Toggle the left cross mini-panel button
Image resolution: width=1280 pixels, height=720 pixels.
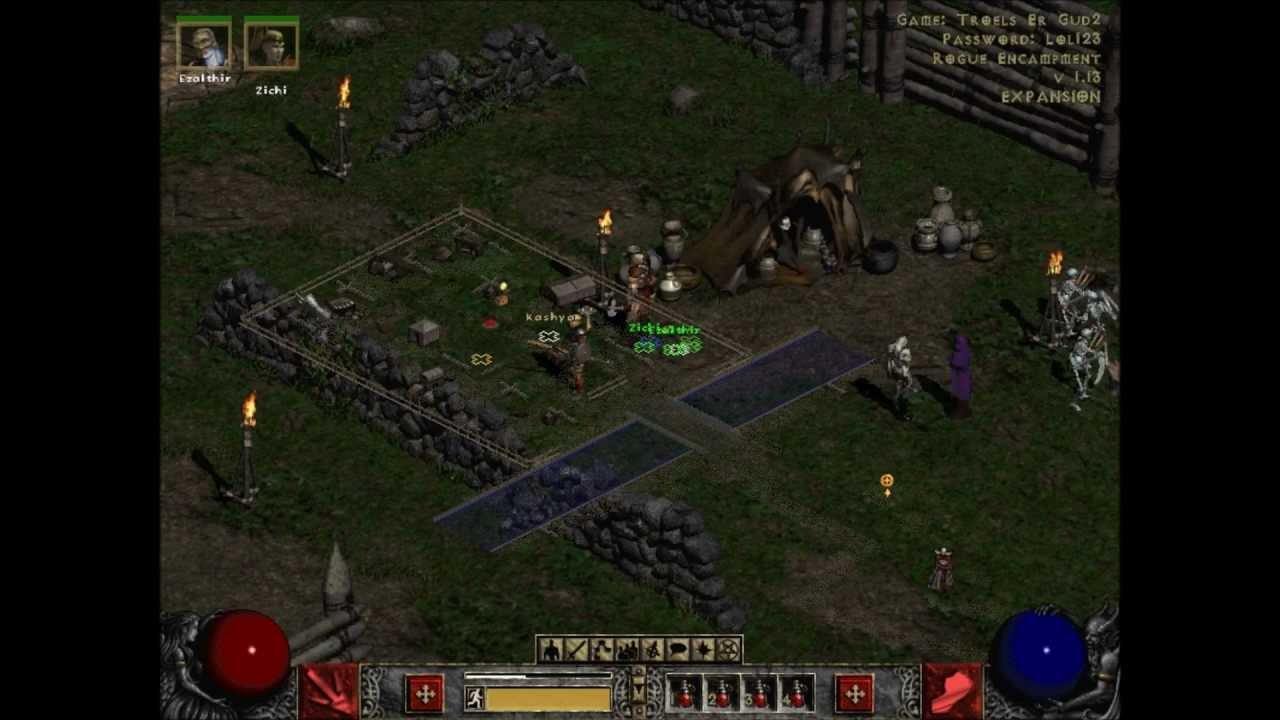[425, 693]
